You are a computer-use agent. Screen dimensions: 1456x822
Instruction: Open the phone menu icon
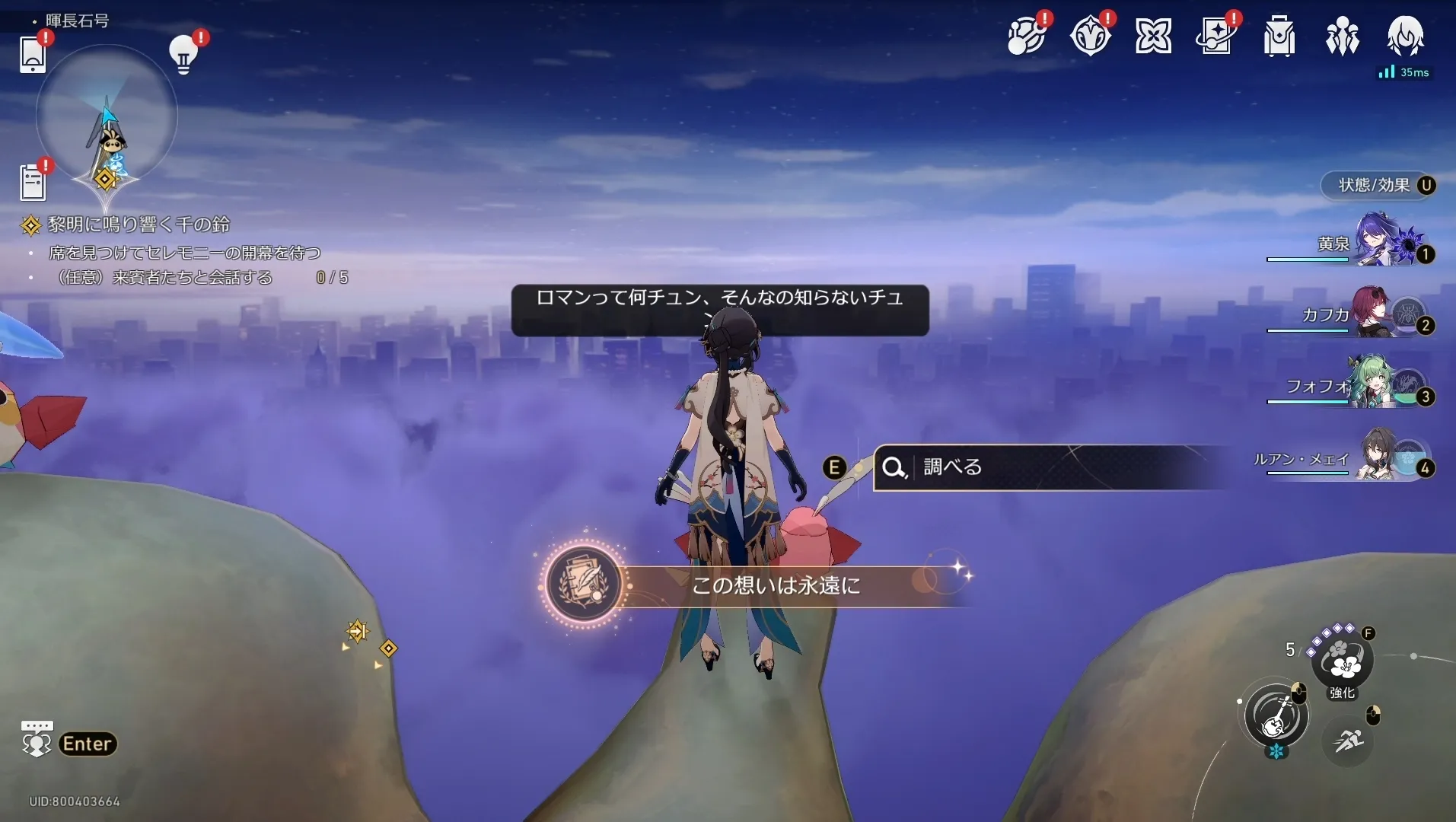coord(33,54)
